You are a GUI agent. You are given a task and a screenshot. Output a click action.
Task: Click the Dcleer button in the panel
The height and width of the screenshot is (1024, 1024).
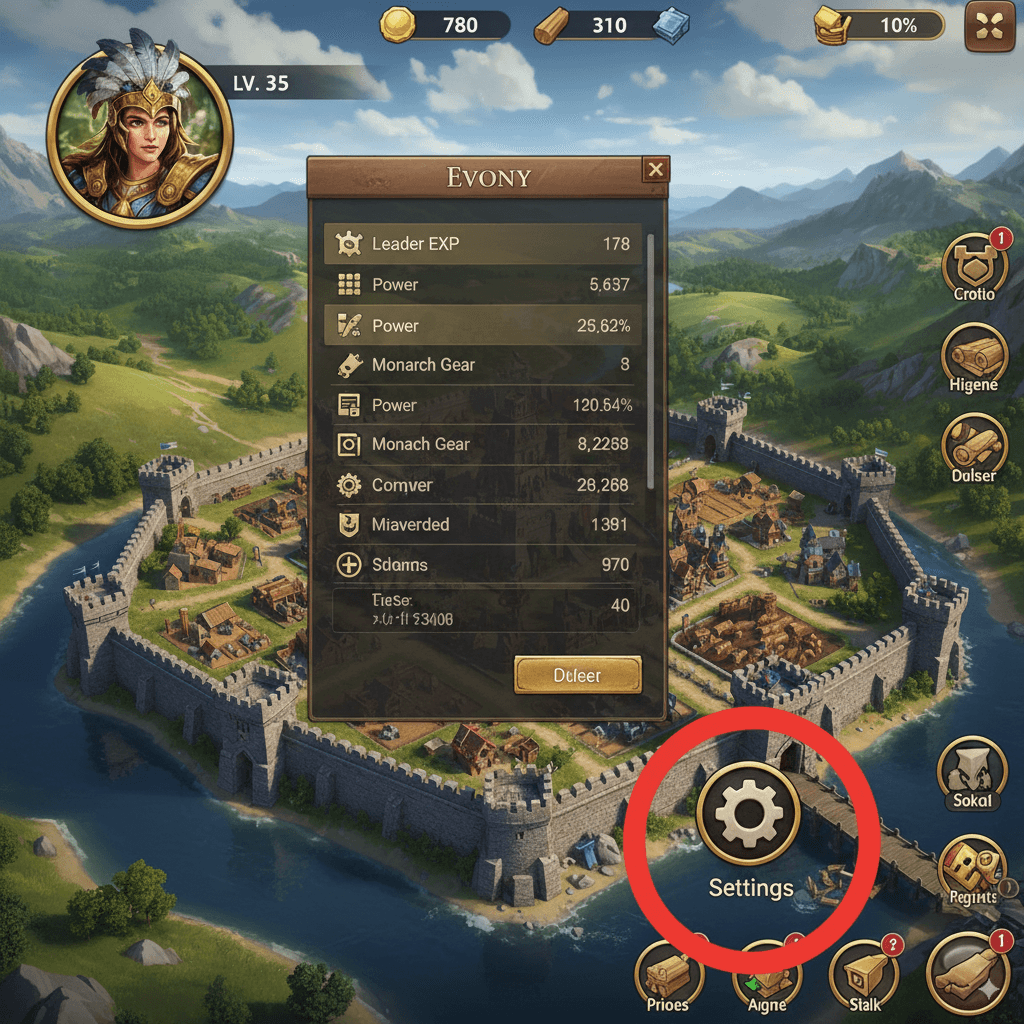coord(577,676)
